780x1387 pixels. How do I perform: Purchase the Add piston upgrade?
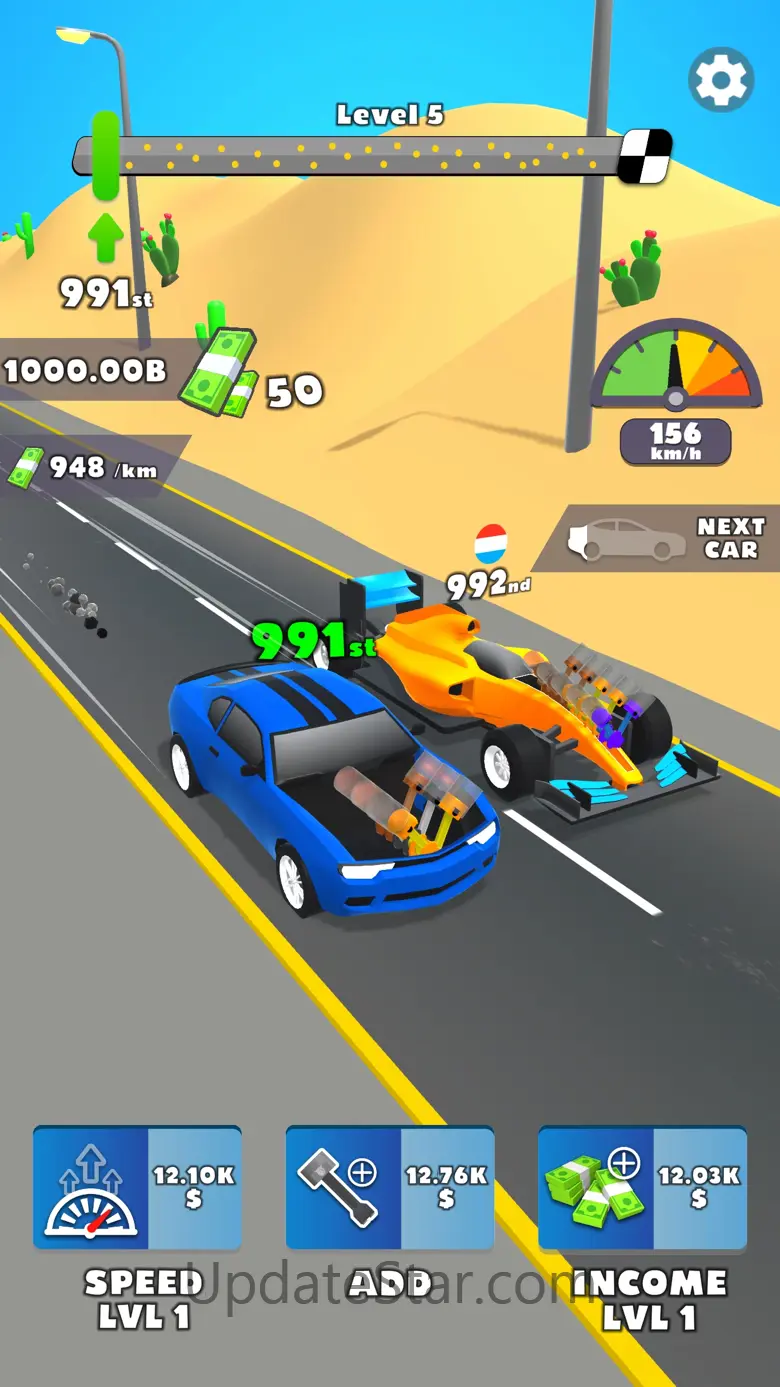(x=390, y=1187)
